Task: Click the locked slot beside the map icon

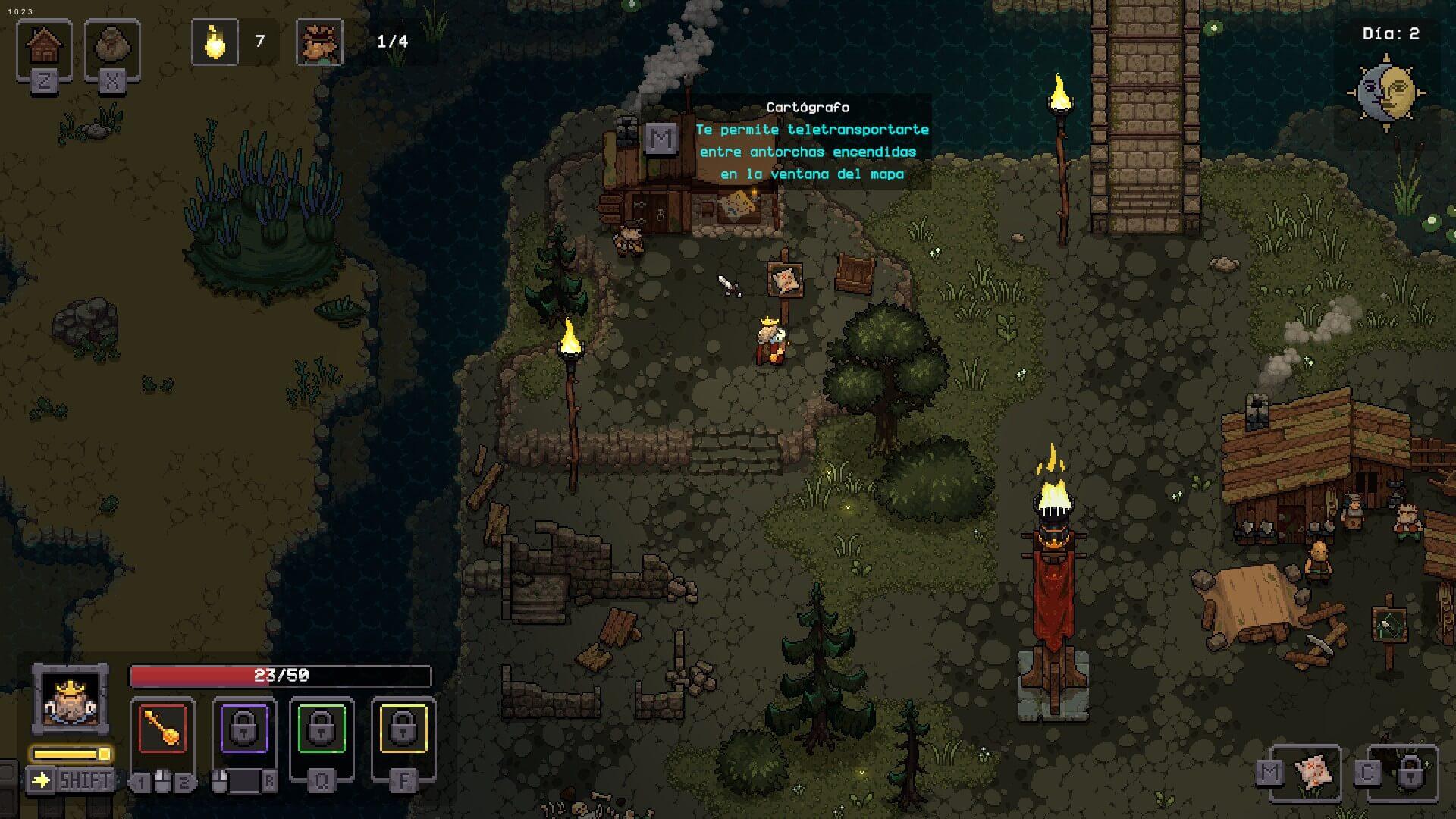Action: (x=1410, y=773)
